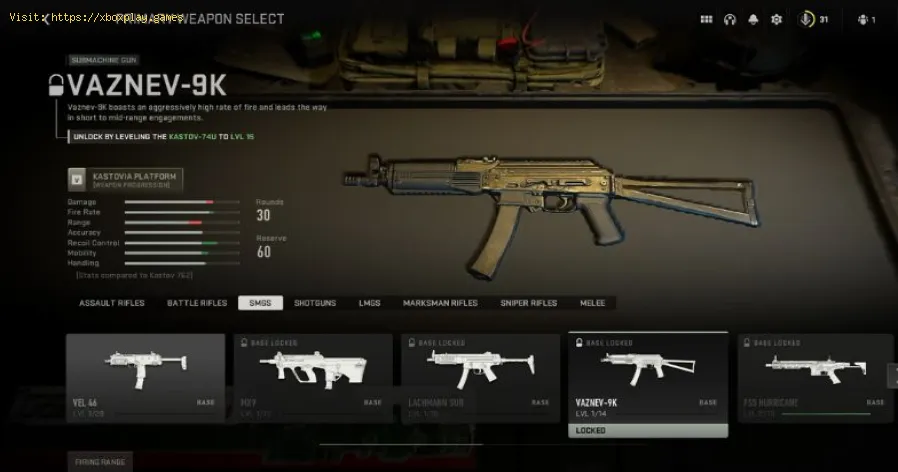Open the headset voice channel icon
The image size is (898, 472).
[731, 19]
